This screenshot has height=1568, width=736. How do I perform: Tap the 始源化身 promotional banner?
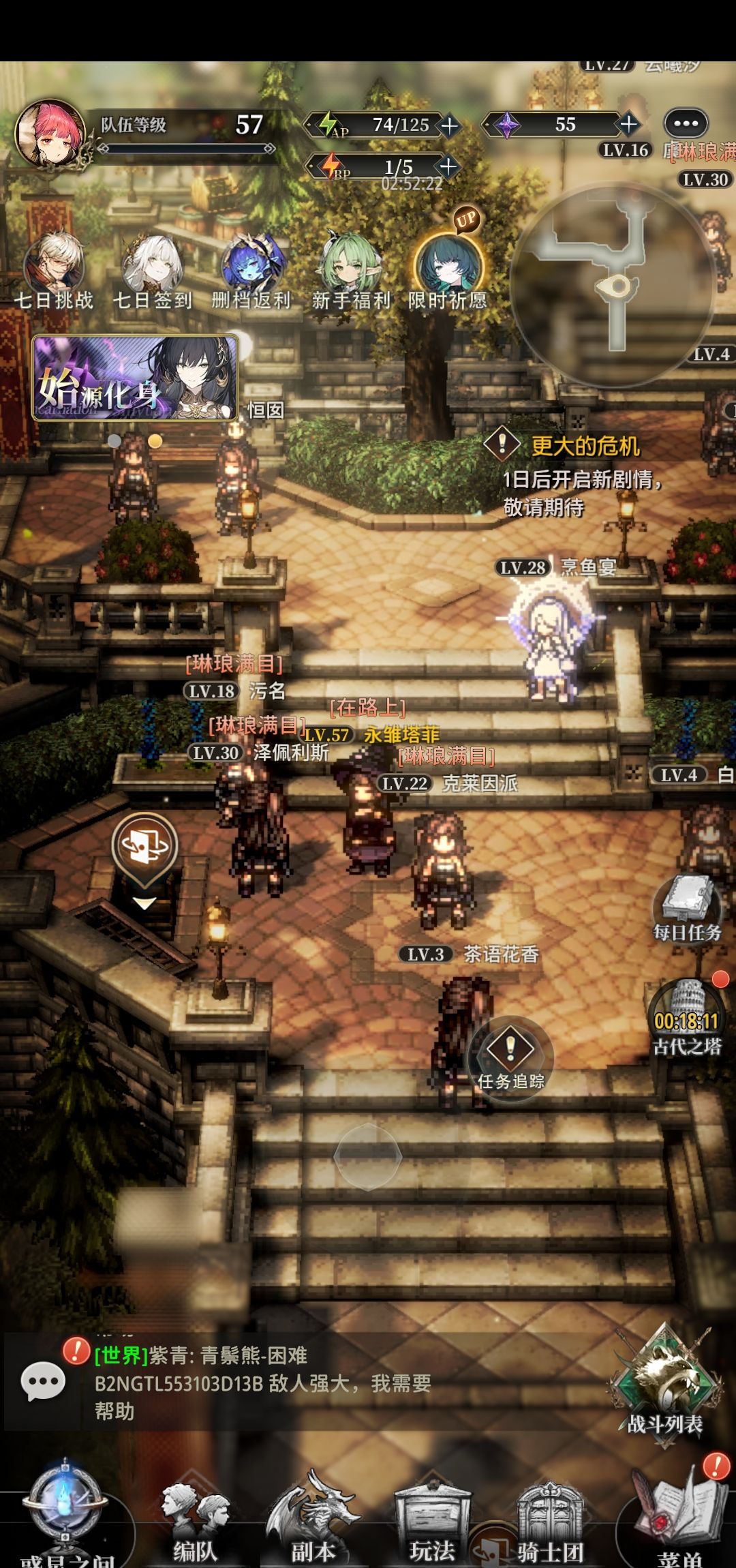(135, 377)
